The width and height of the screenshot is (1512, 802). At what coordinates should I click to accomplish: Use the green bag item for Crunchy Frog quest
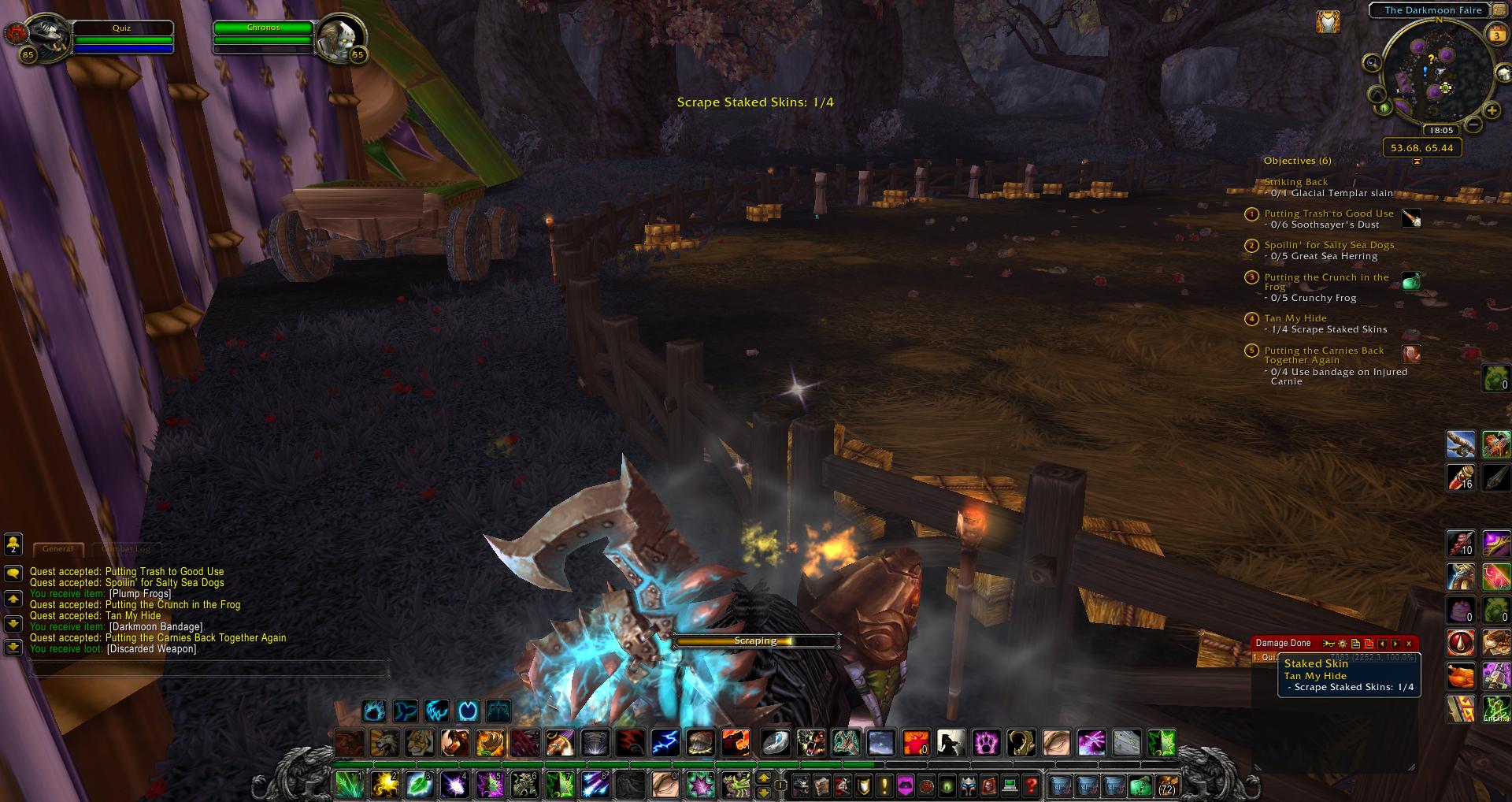[1411, 280]
